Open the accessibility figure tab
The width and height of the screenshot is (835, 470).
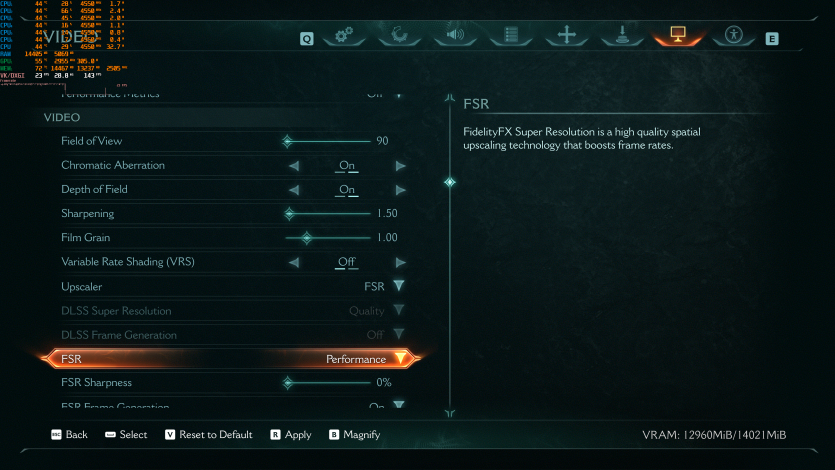pyautogui.click(x=734, y=36)
